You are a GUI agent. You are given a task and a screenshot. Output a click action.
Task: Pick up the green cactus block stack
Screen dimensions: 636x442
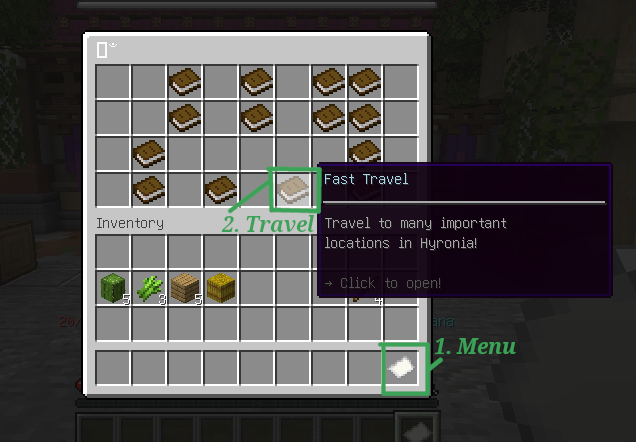tap(112, 289)
